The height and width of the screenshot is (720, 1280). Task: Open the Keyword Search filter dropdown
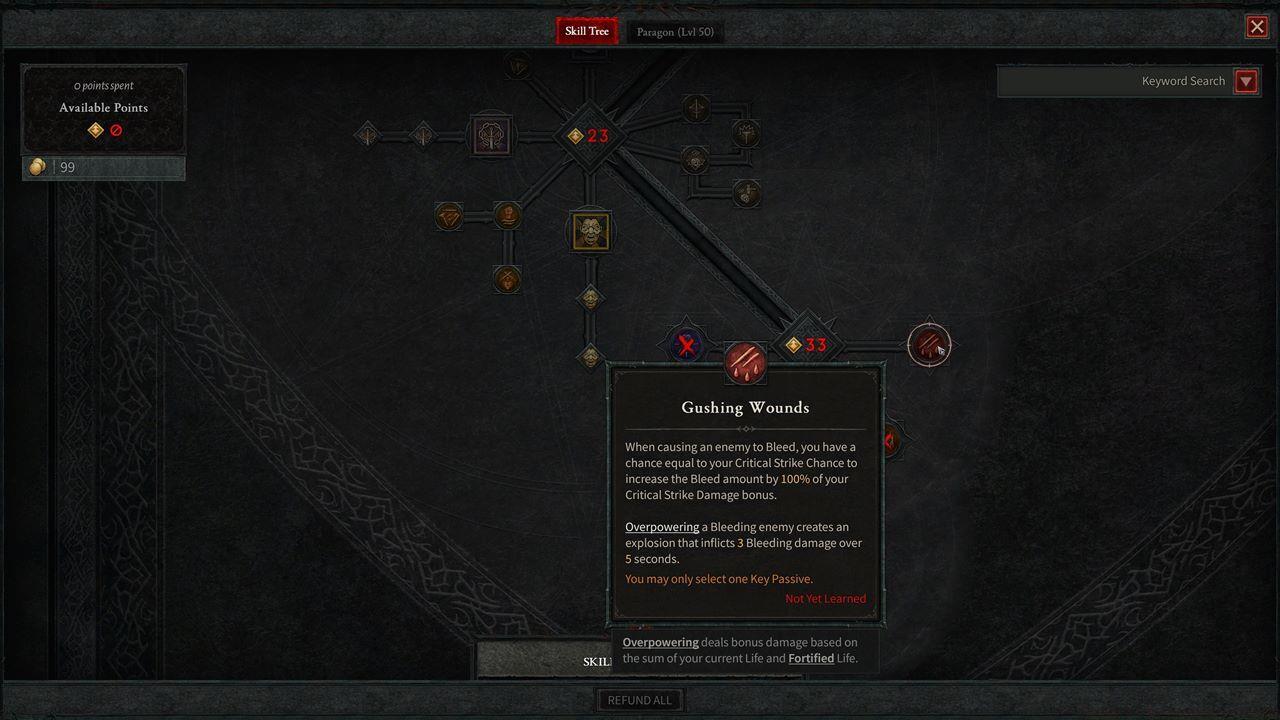[x=1246, y=81]
